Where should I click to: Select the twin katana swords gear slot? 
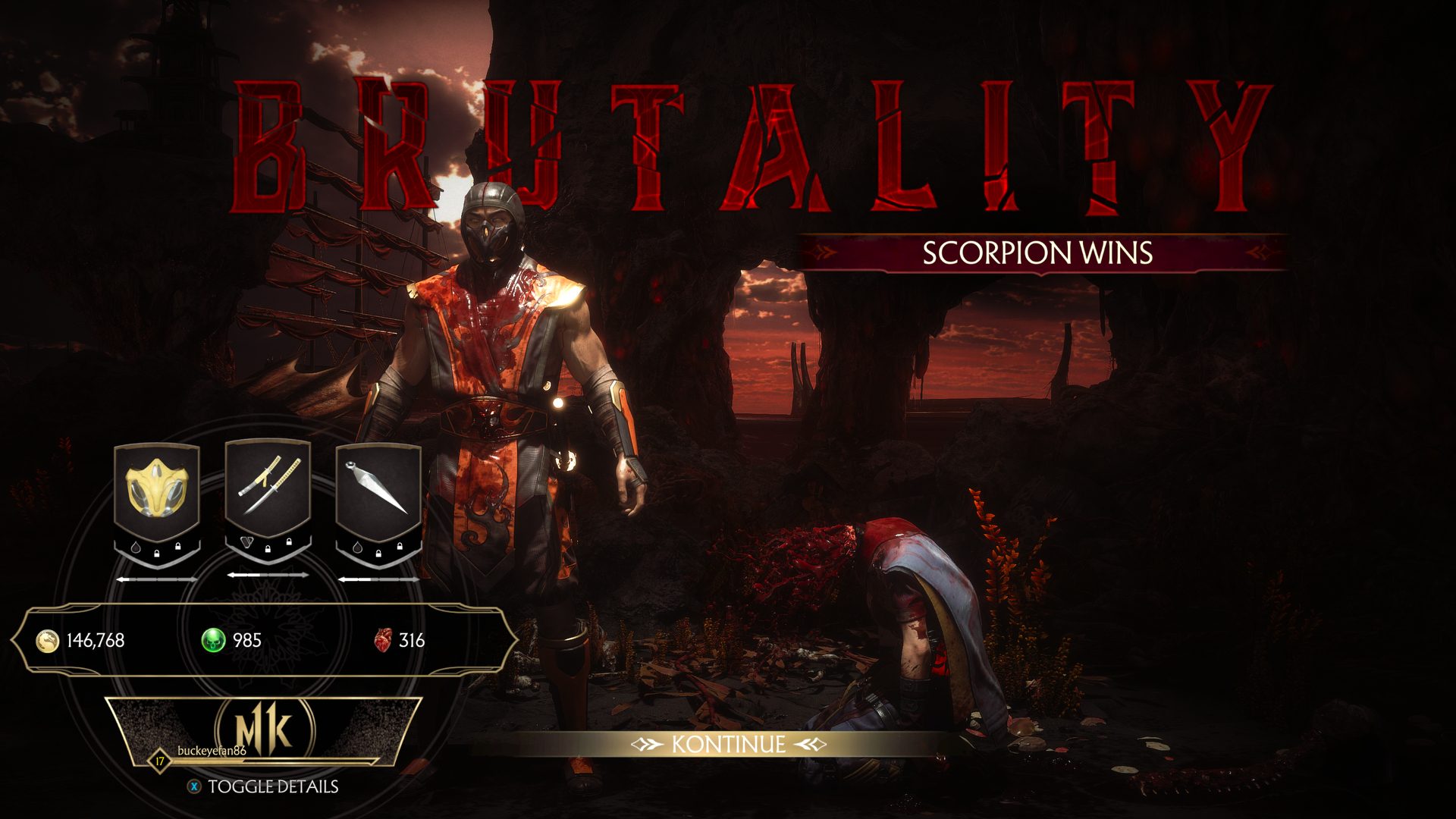268,488
